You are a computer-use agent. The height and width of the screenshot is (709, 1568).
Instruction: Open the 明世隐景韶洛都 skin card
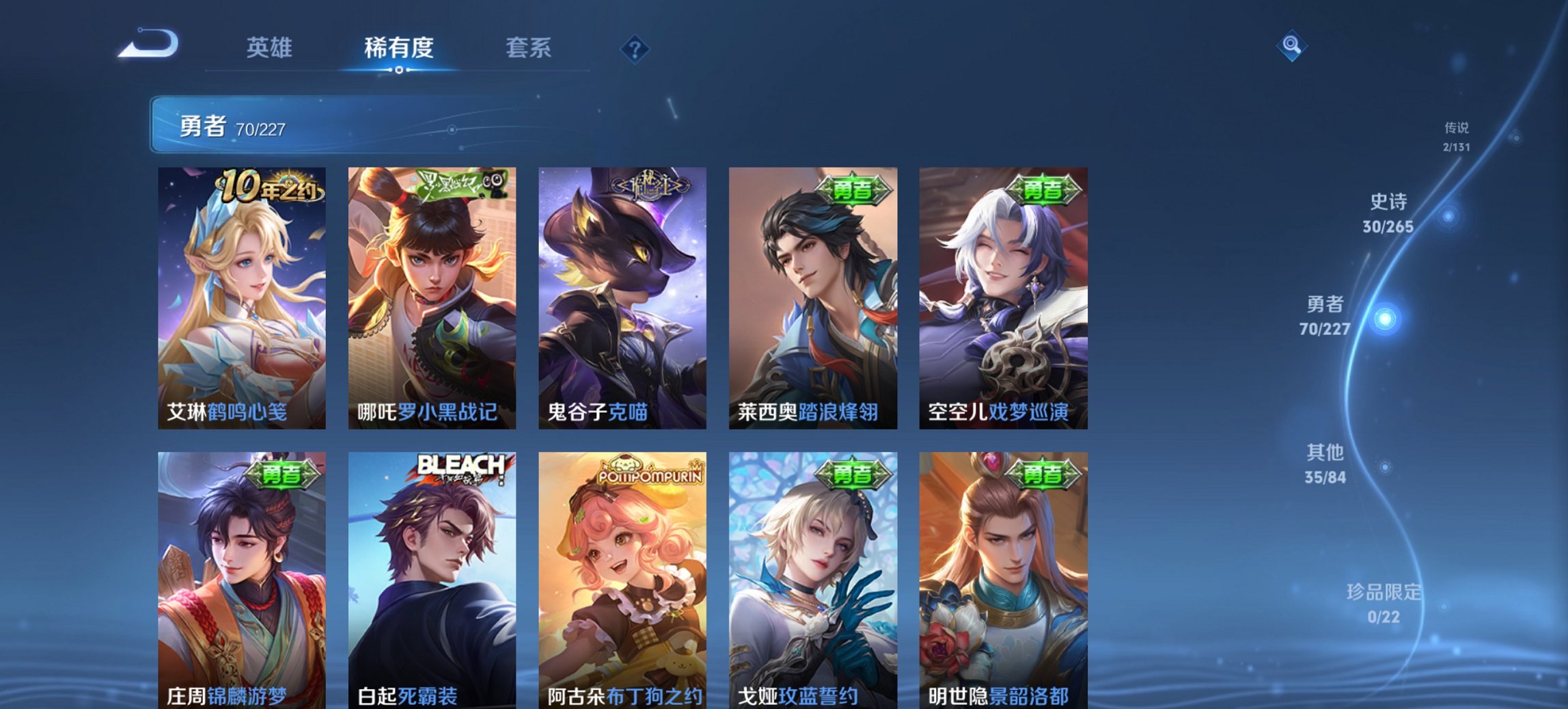1004,581
